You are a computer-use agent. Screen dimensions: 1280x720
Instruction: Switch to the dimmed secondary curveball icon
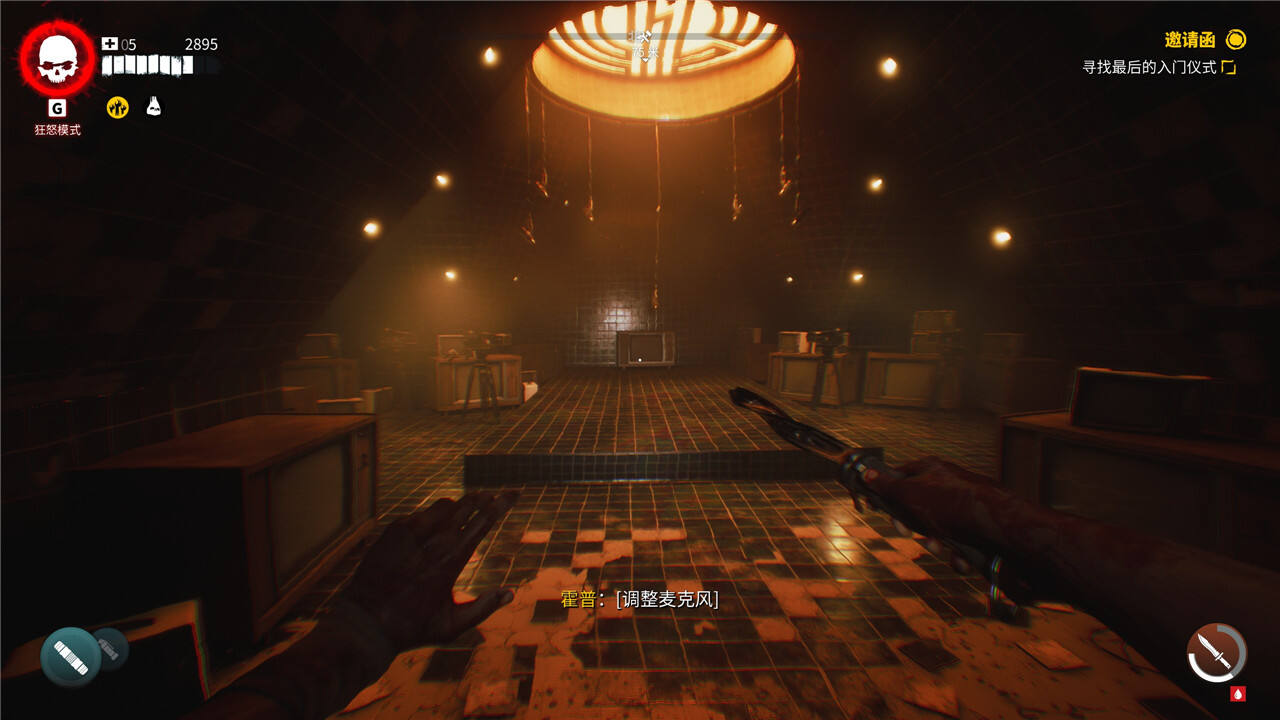tap(112, 648)
